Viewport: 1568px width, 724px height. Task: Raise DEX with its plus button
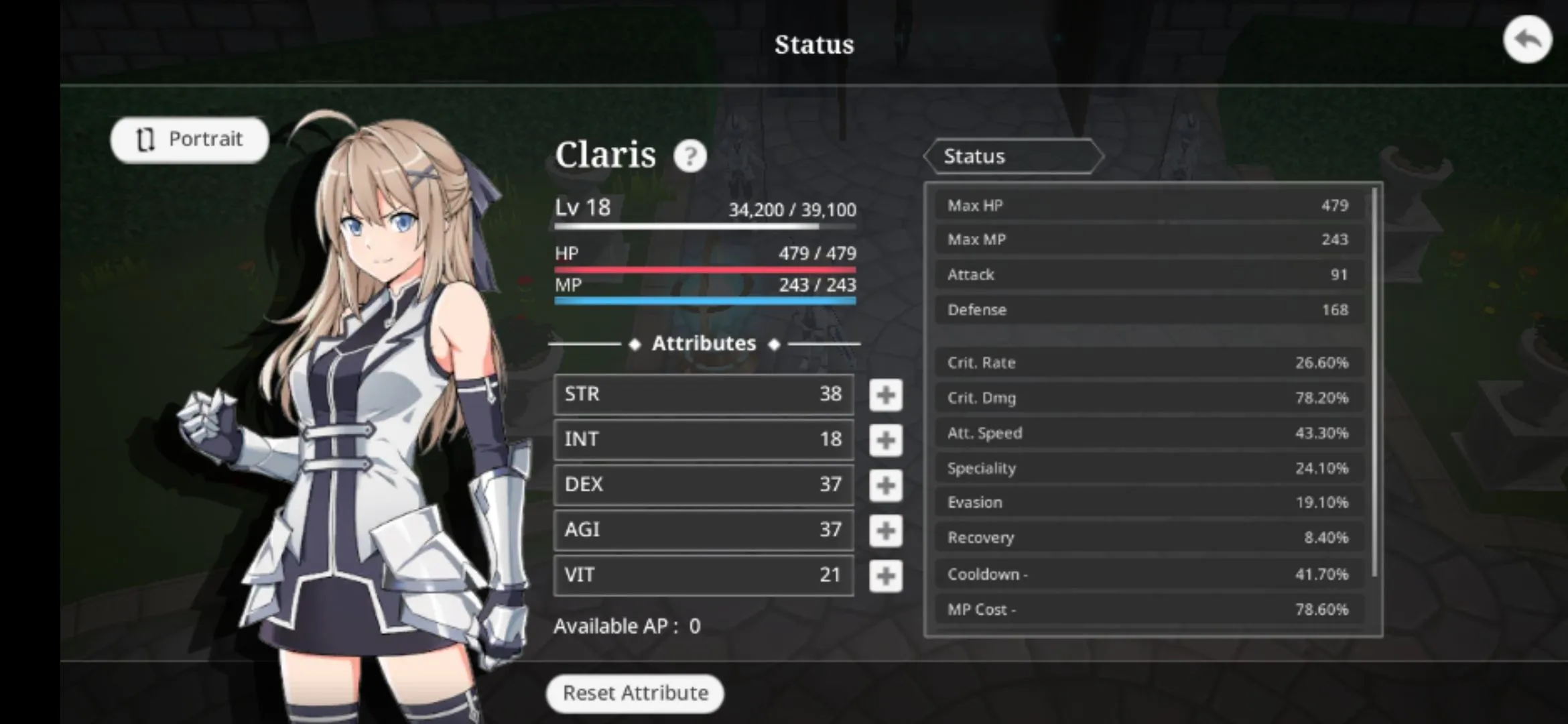point(885,485)
